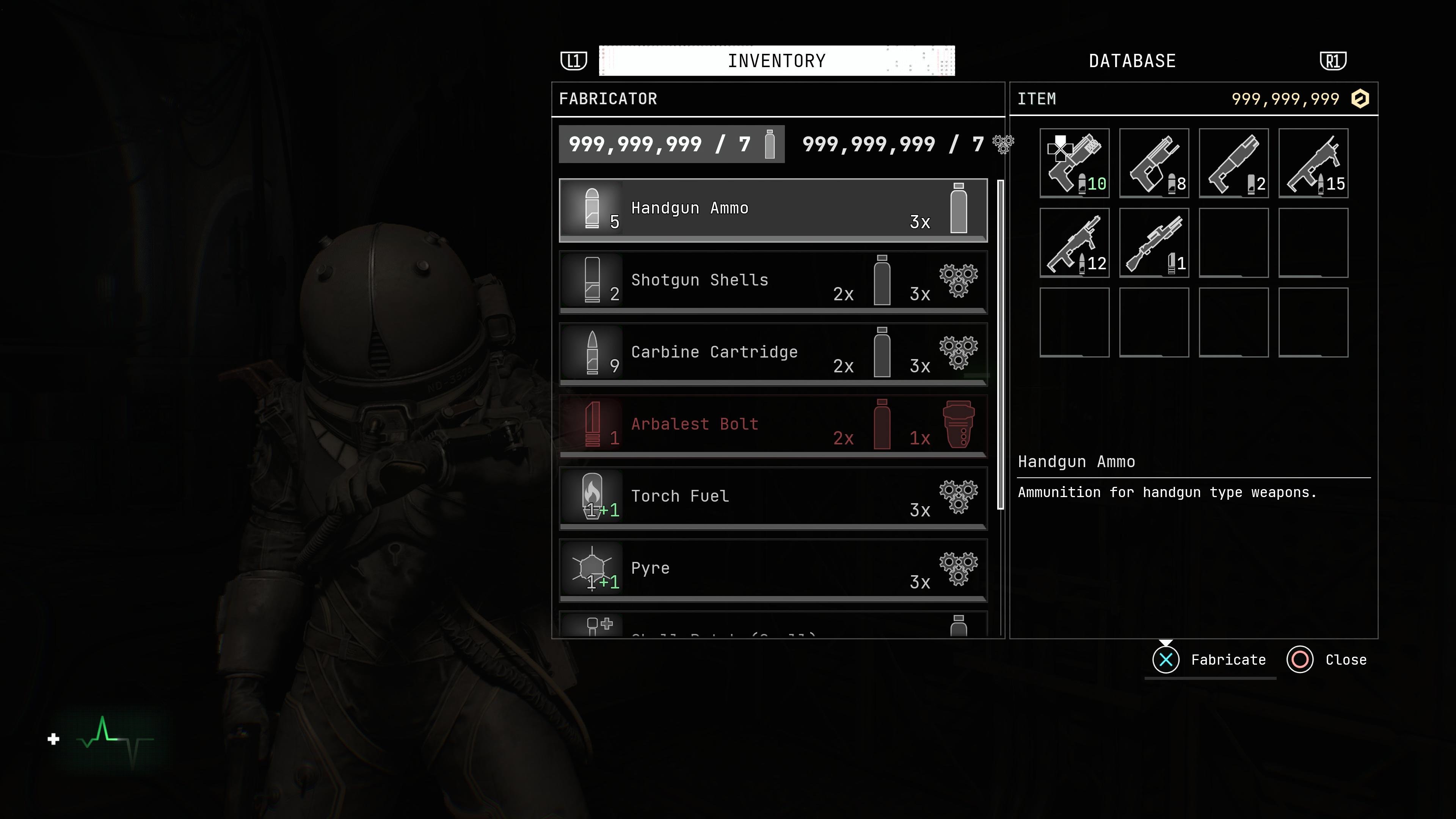Image resolution: width=1456 pixels, height=819 pixels.
Task: Choose the weapon slot with 15 ammo
Action: click(x=1313, y=163)
